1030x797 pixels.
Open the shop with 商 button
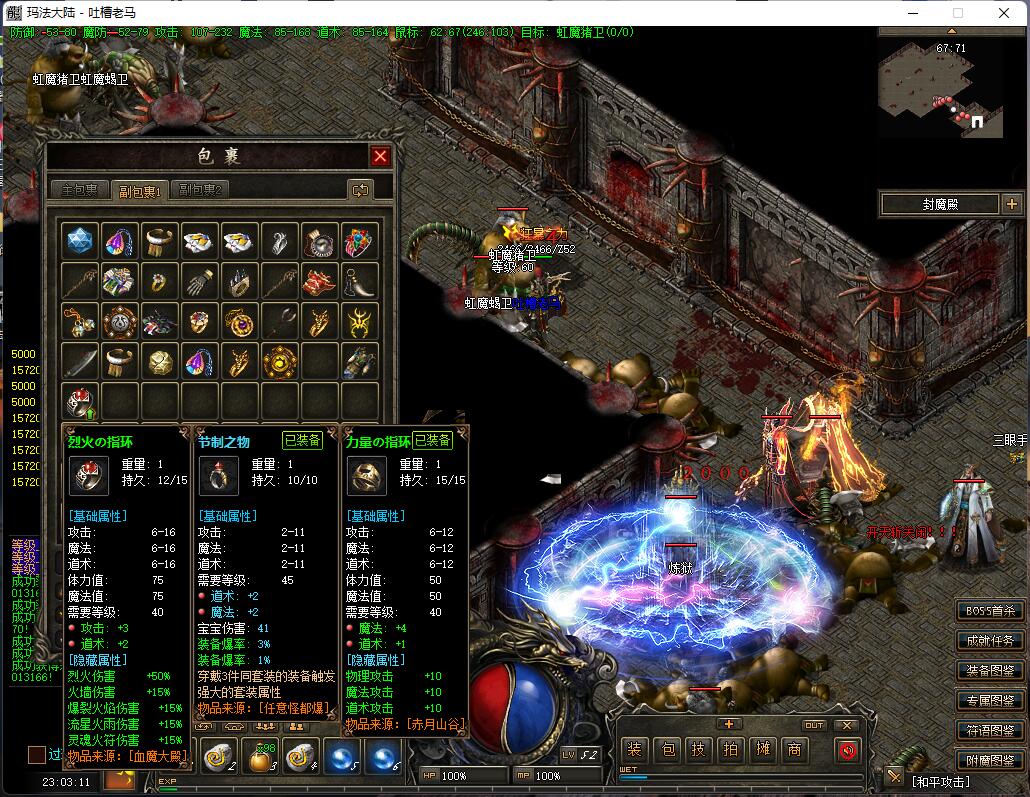tap(794, 749)
